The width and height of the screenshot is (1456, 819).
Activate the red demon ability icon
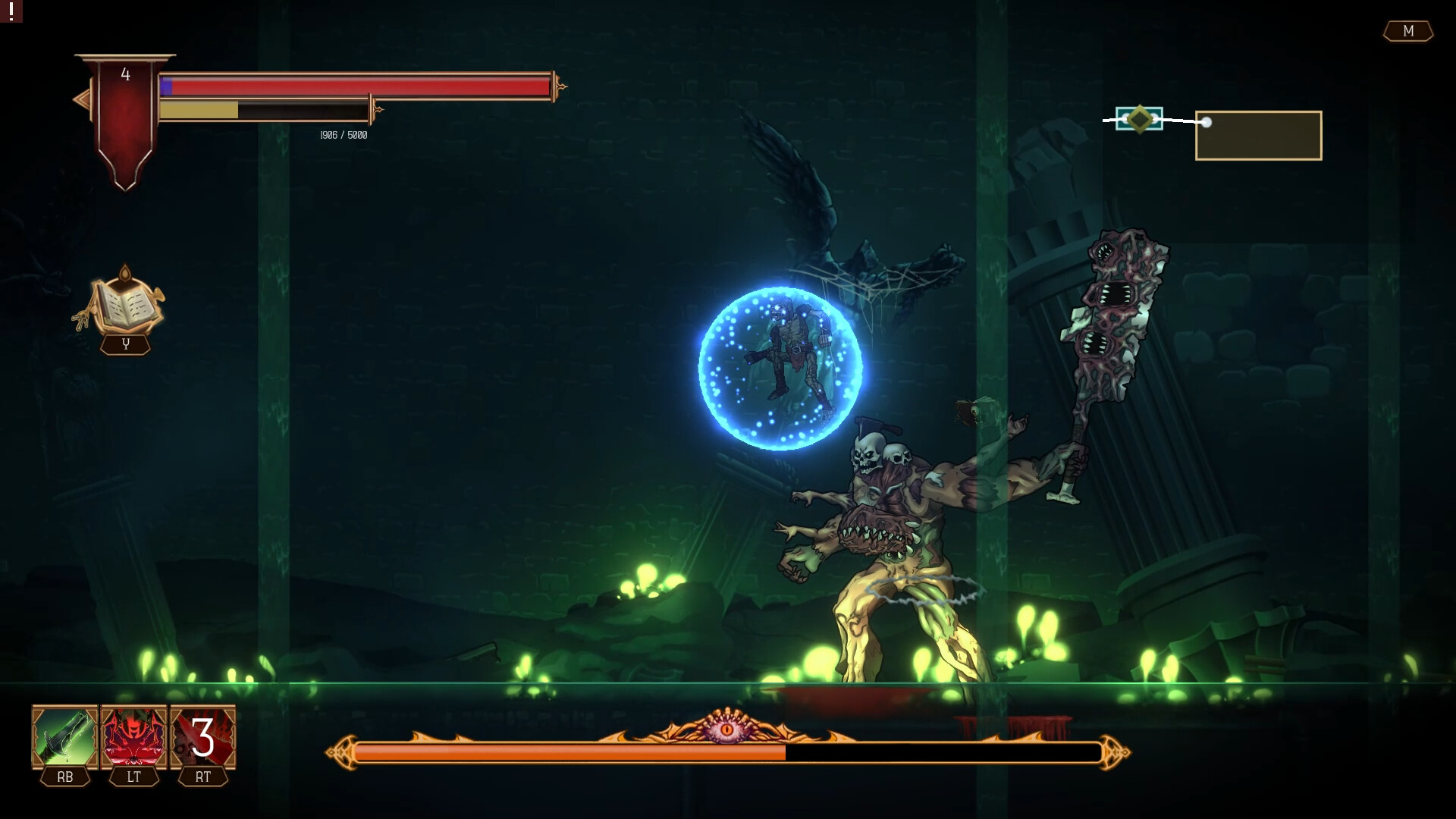[x=133, y=737]
